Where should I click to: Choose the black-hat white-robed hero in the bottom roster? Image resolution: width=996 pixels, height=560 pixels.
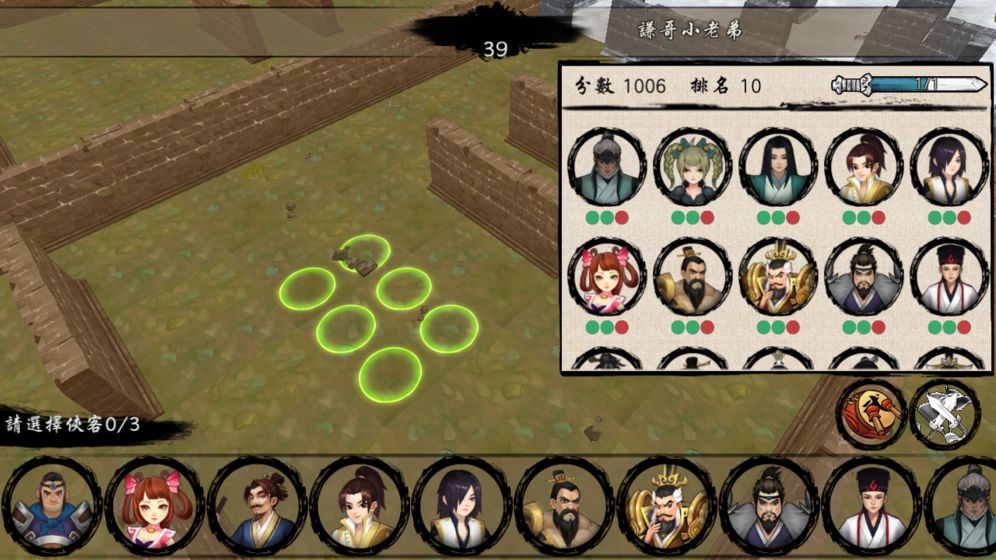pyautogui.click(x=870, y=506)
